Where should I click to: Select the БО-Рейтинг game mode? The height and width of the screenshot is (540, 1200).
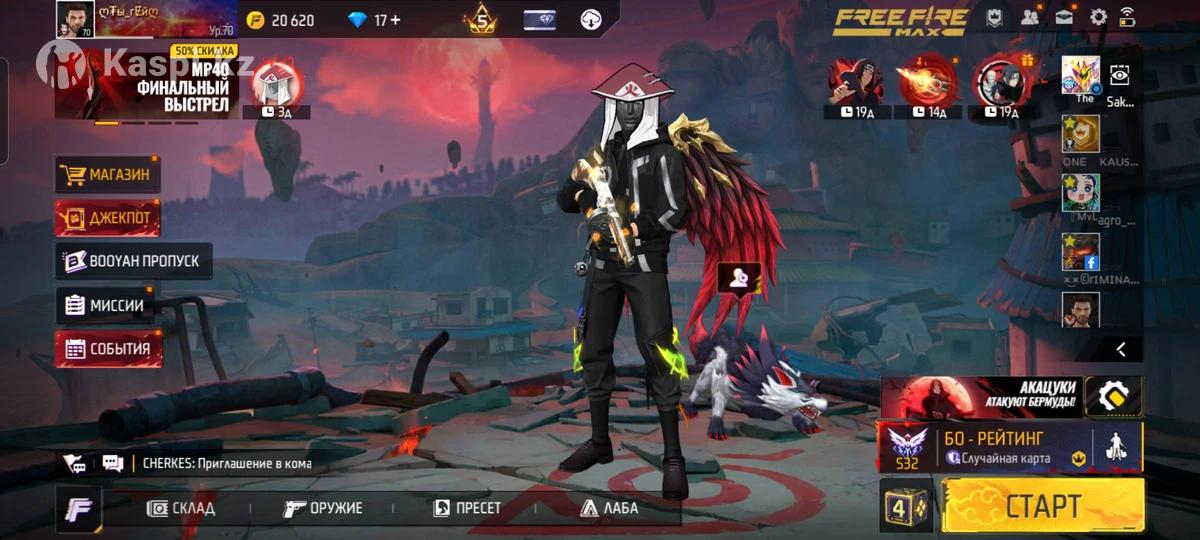coord(1010,446)
